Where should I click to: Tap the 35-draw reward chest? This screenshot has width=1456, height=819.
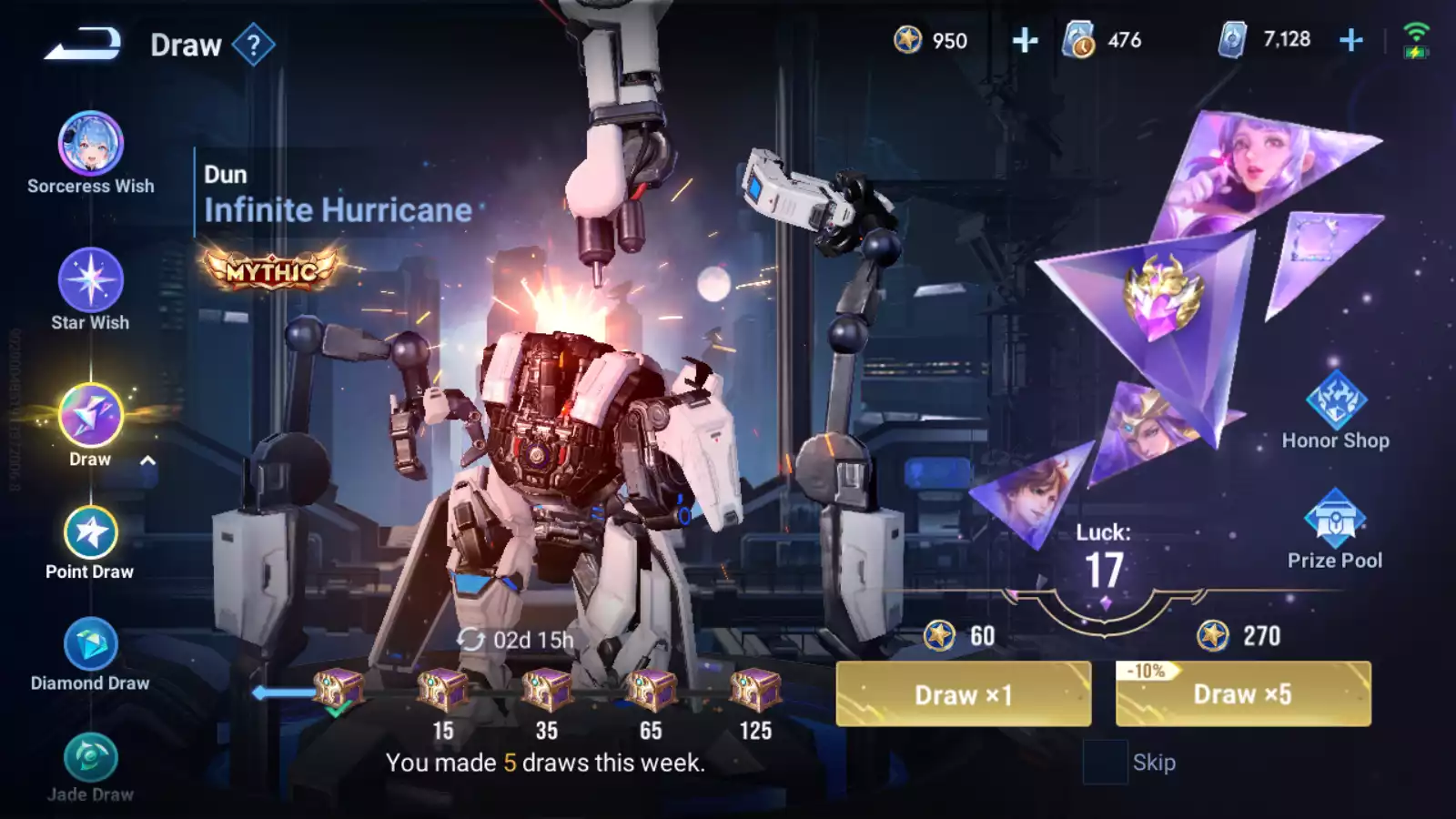point(546,692)
